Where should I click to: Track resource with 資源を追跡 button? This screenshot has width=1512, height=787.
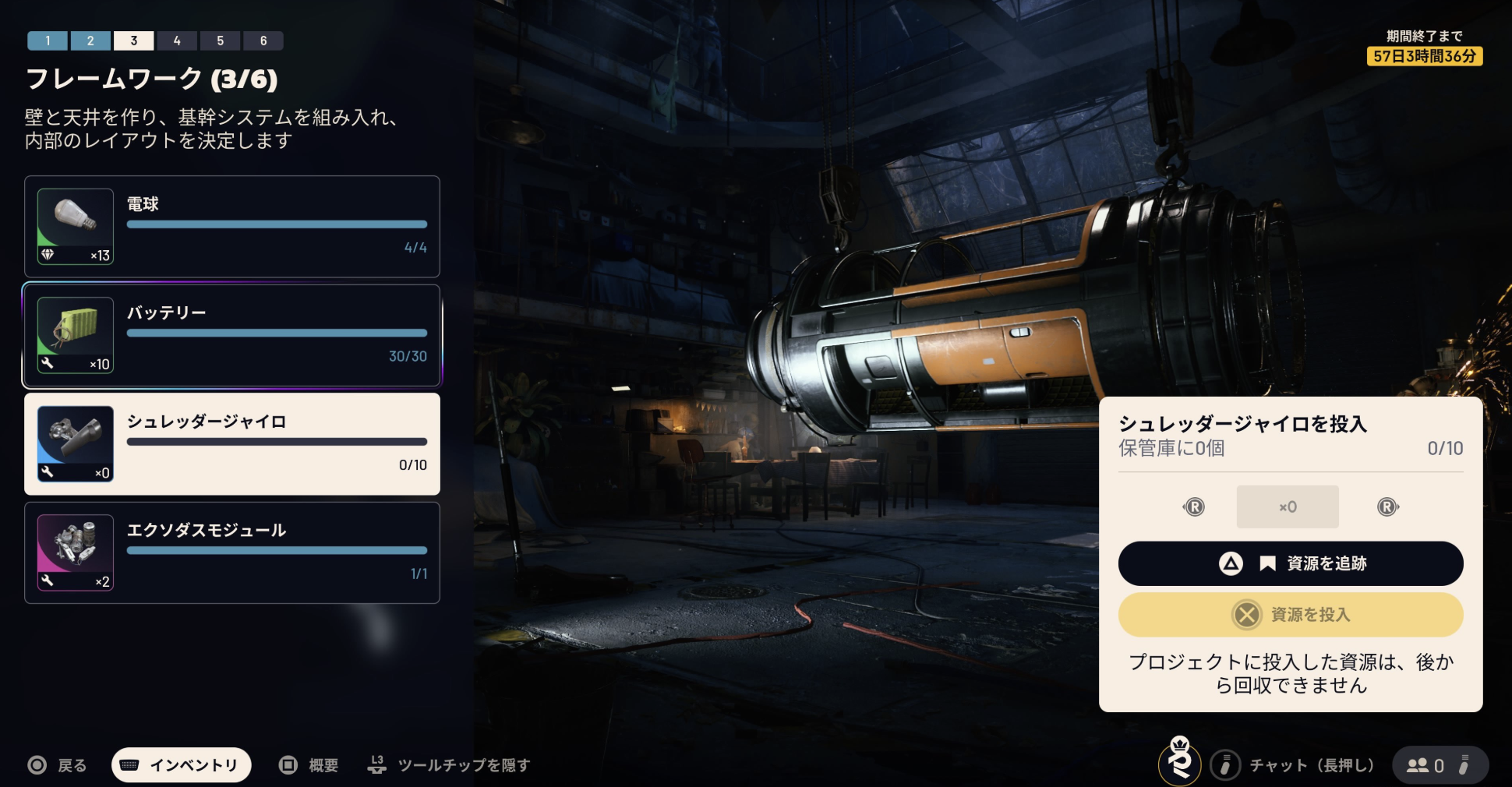(x=1291, y=563)
